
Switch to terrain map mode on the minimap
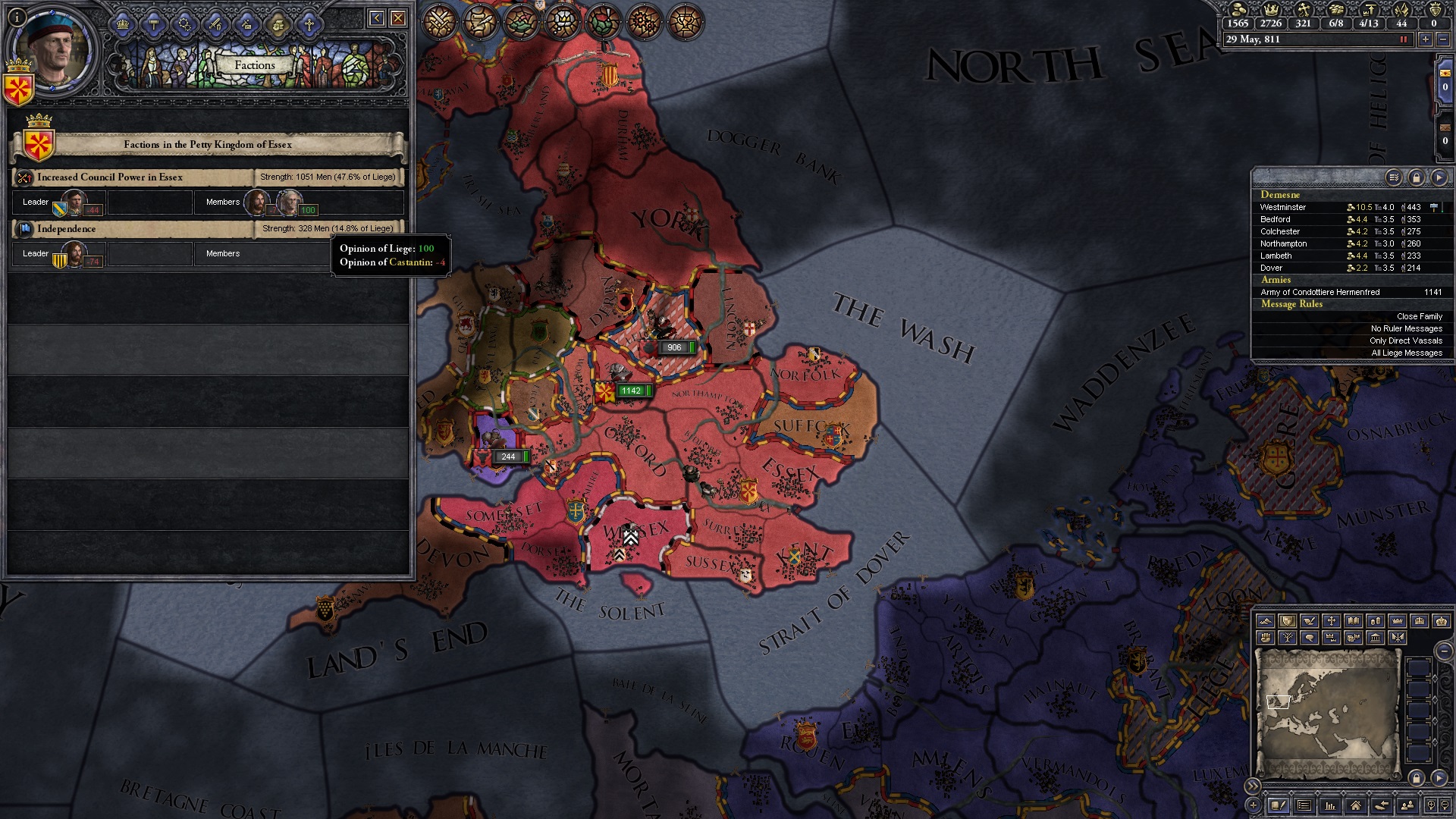[x=1265, y=621]
